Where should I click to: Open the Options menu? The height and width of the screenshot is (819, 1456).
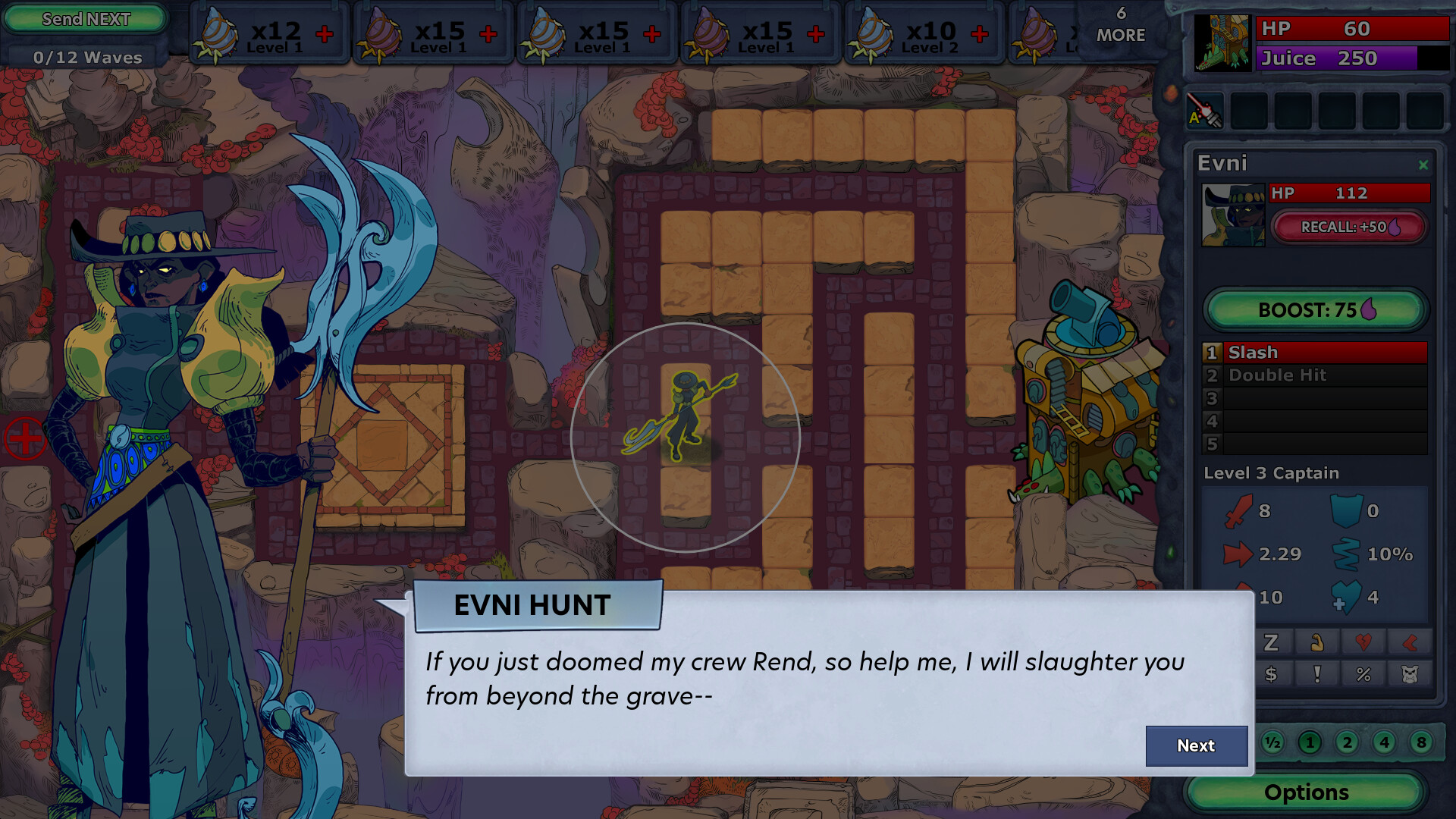pos(1306,792)
